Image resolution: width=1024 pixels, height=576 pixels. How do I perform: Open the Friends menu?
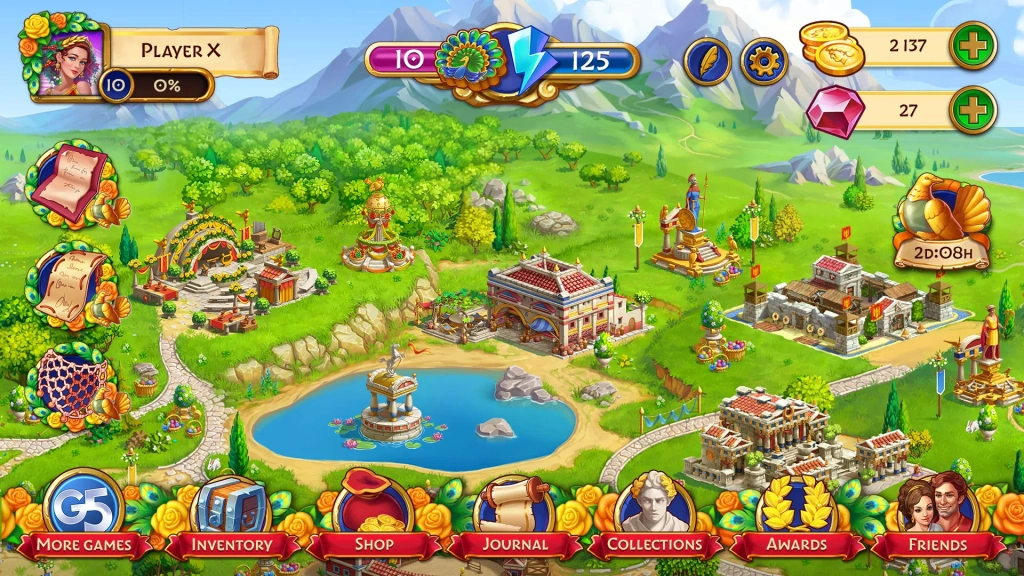click(x=938, y=510)
